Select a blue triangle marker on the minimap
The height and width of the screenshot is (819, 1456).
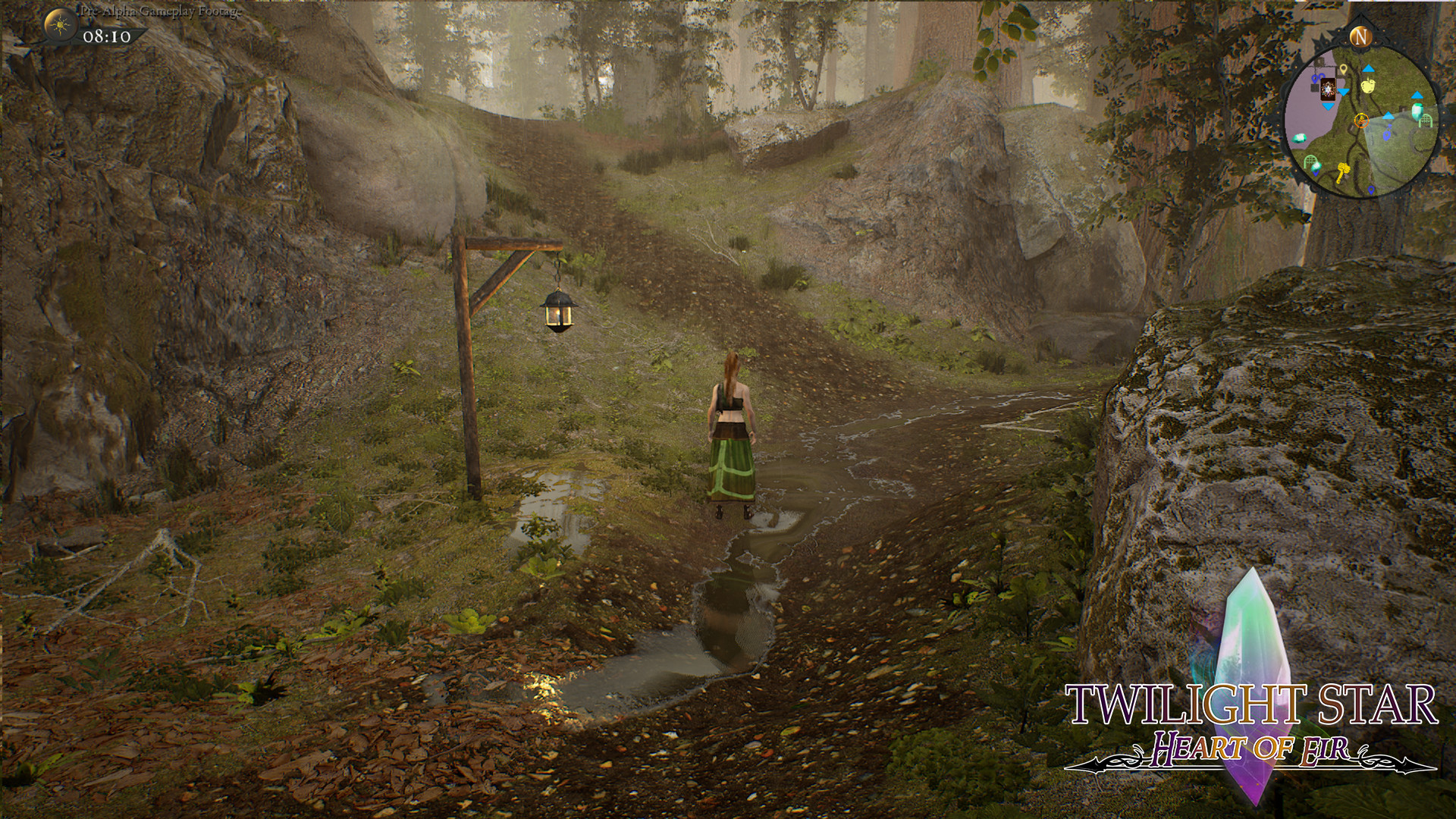[x=1367, y=69]
